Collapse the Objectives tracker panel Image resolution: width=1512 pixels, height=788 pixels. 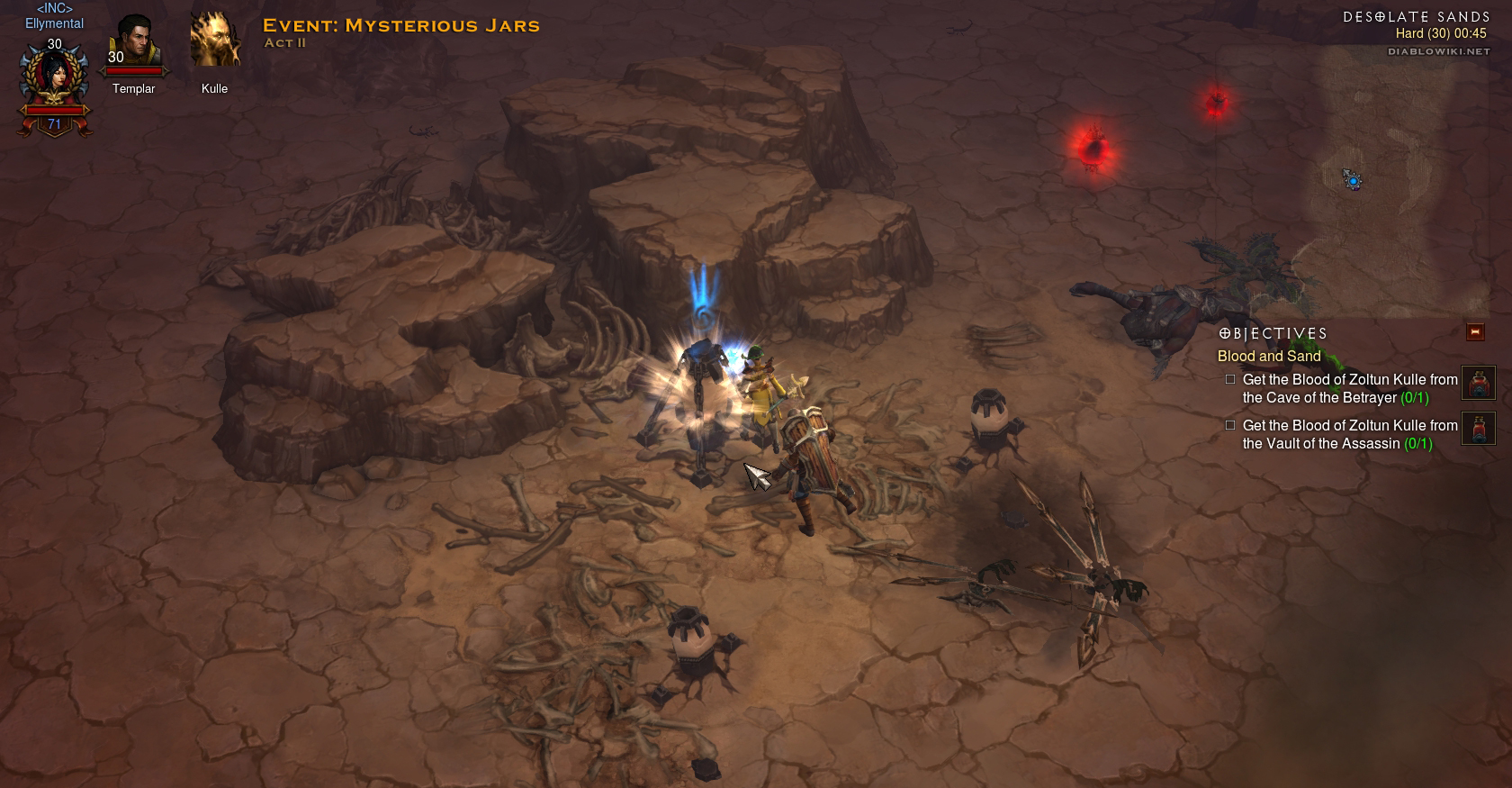pos(1475,332)
